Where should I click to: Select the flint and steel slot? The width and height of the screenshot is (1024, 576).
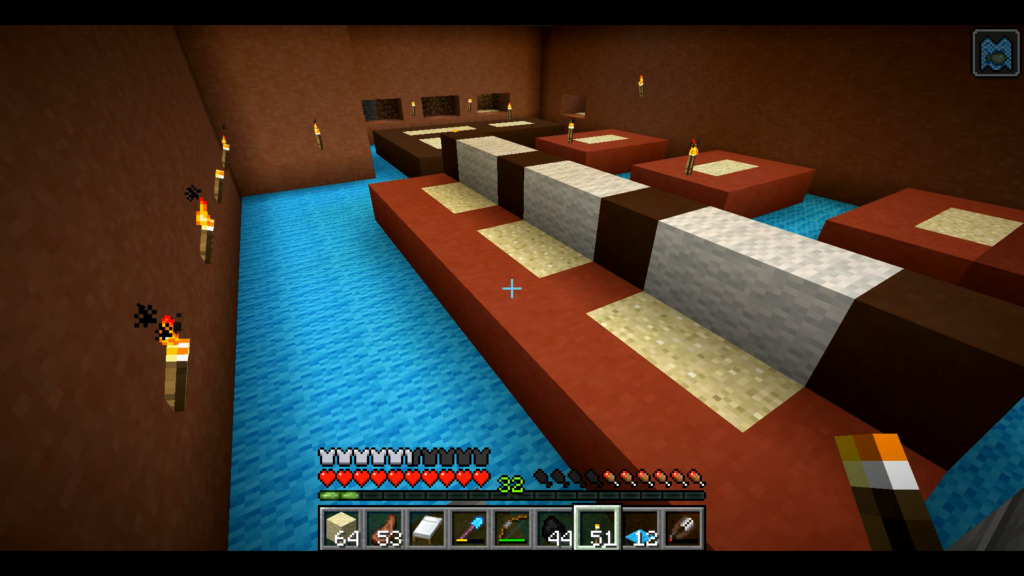(x=683, y=527)
